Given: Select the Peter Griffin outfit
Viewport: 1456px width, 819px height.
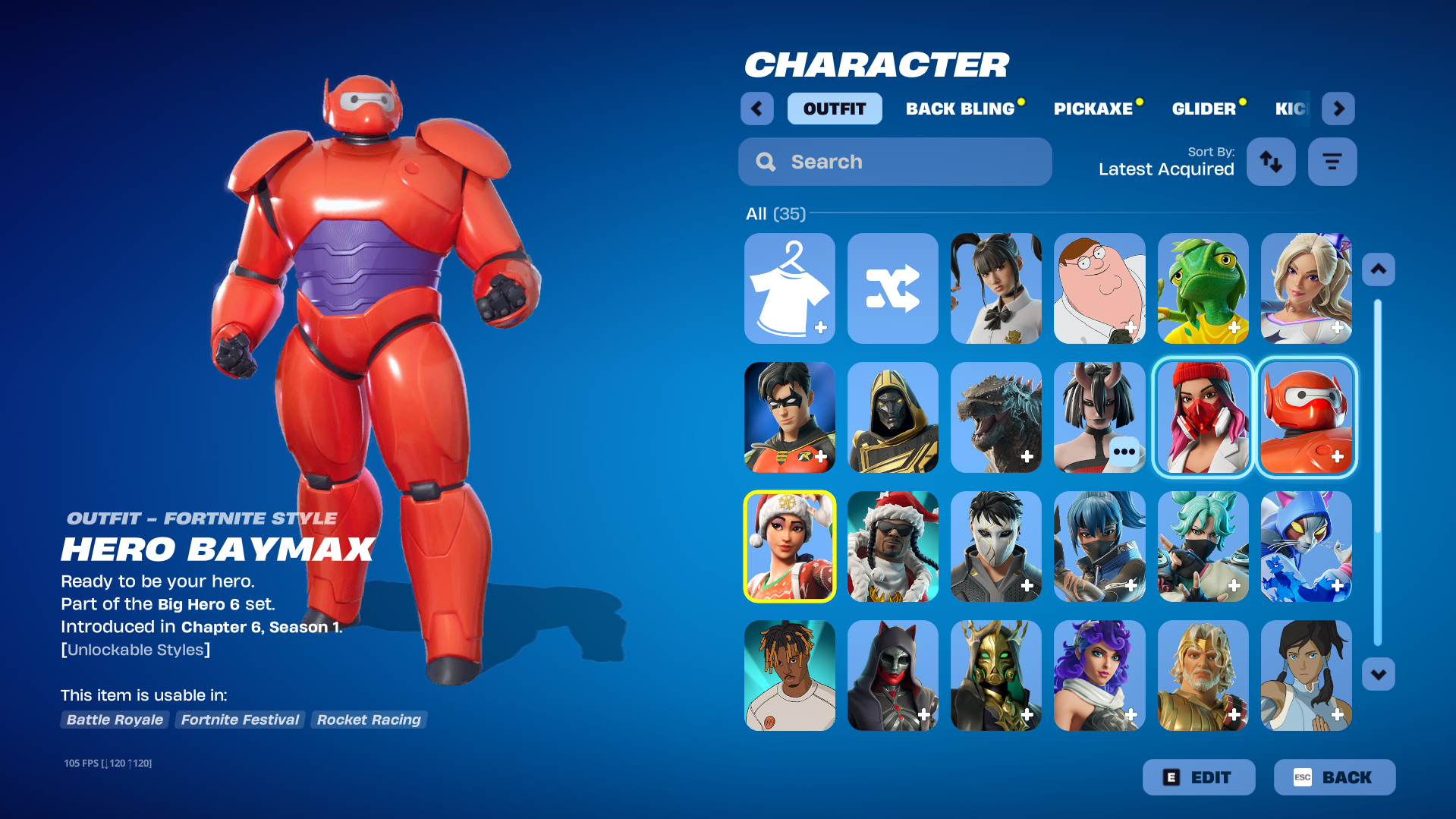Looking at the screenshot, I should (1099, 288).
